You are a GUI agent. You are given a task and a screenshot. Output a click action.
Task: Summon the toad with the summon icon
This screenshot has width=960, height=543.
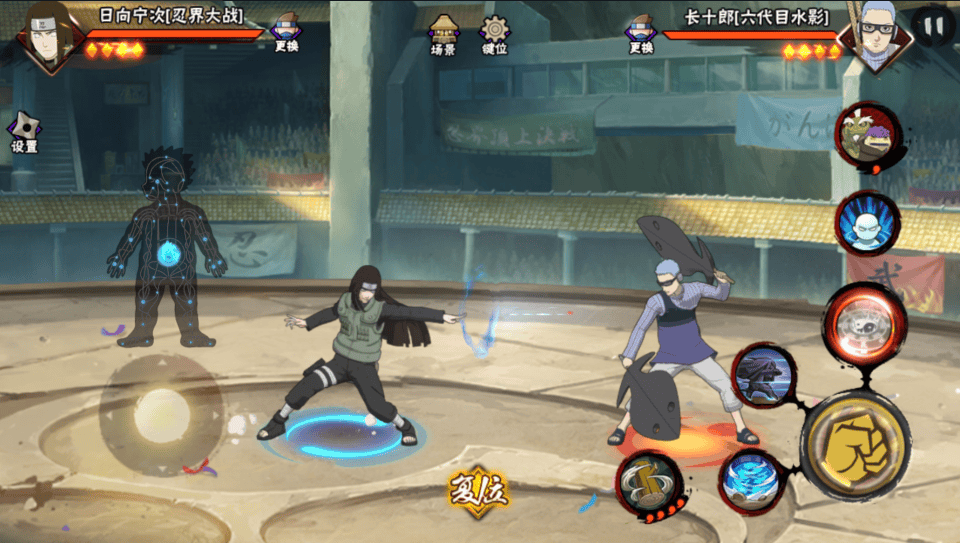point(866,139)
